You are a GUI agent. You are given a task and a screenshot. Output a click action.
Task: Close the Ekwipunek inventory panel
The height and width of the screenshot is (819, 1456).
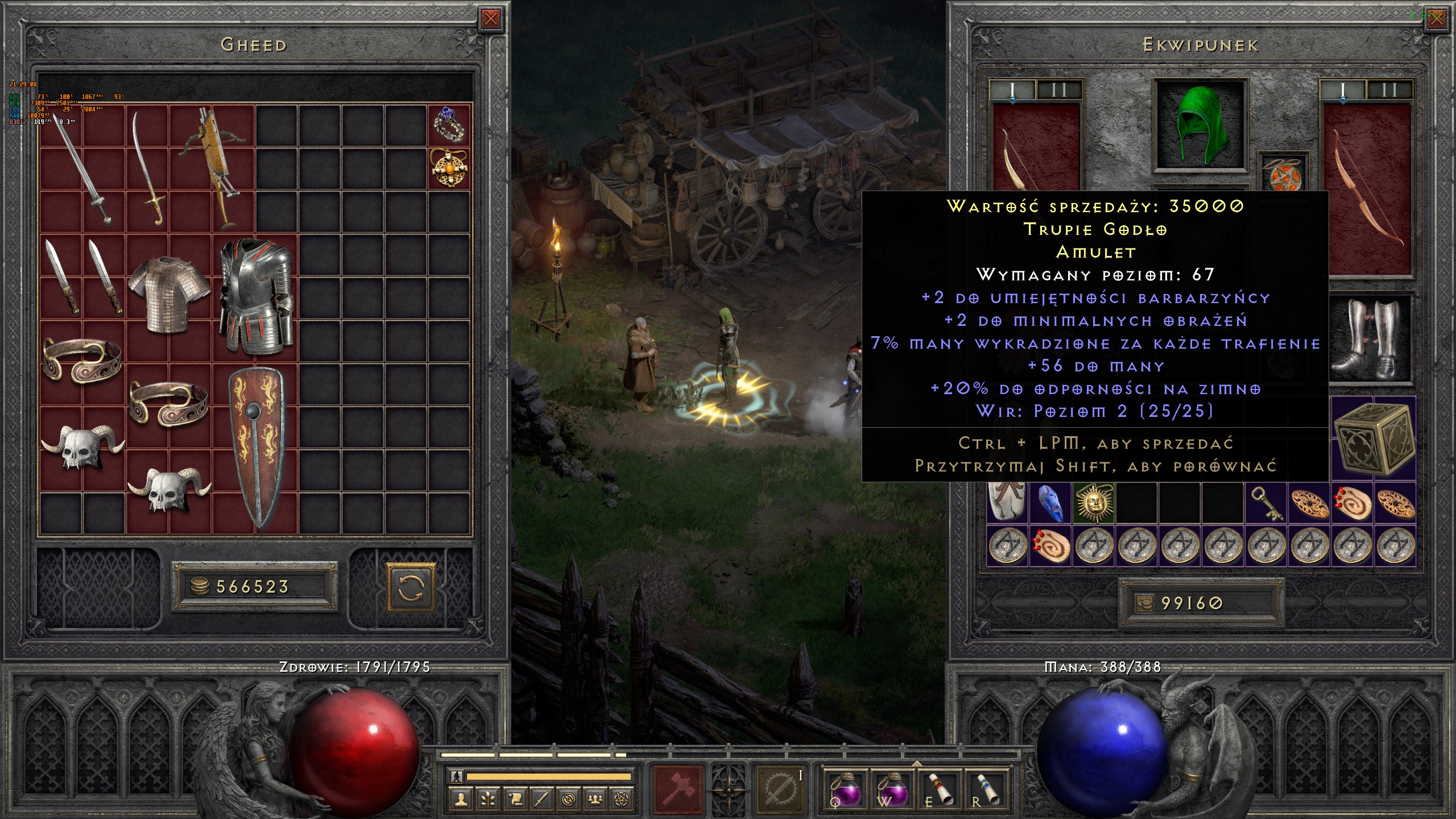(x=1437, y=19)
